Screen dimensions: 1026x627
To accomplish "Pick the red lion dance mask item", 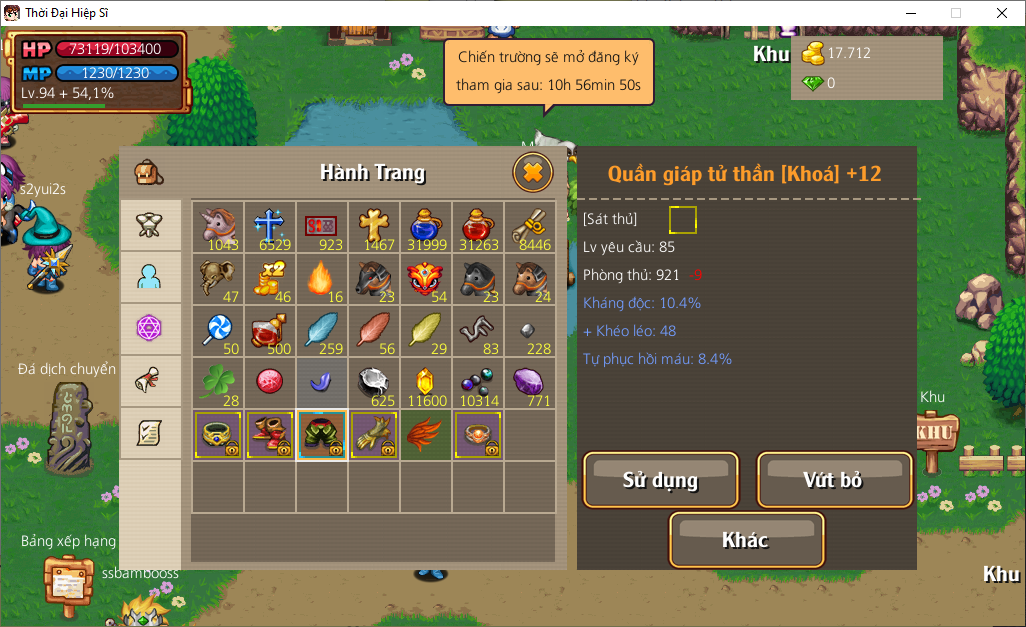I will [426, 279].
